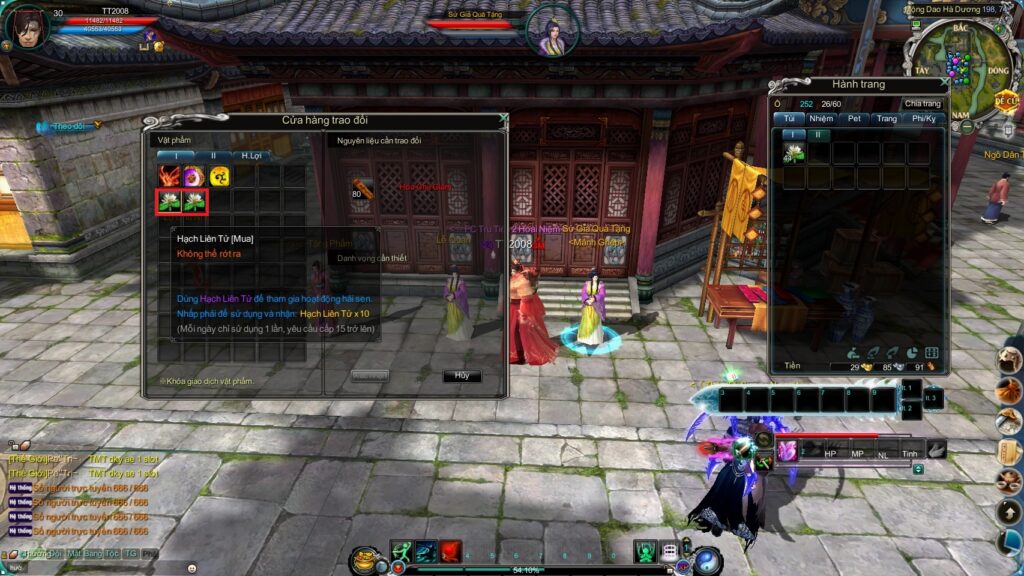Activate the red skill on the bottom bar

[451, 551]
